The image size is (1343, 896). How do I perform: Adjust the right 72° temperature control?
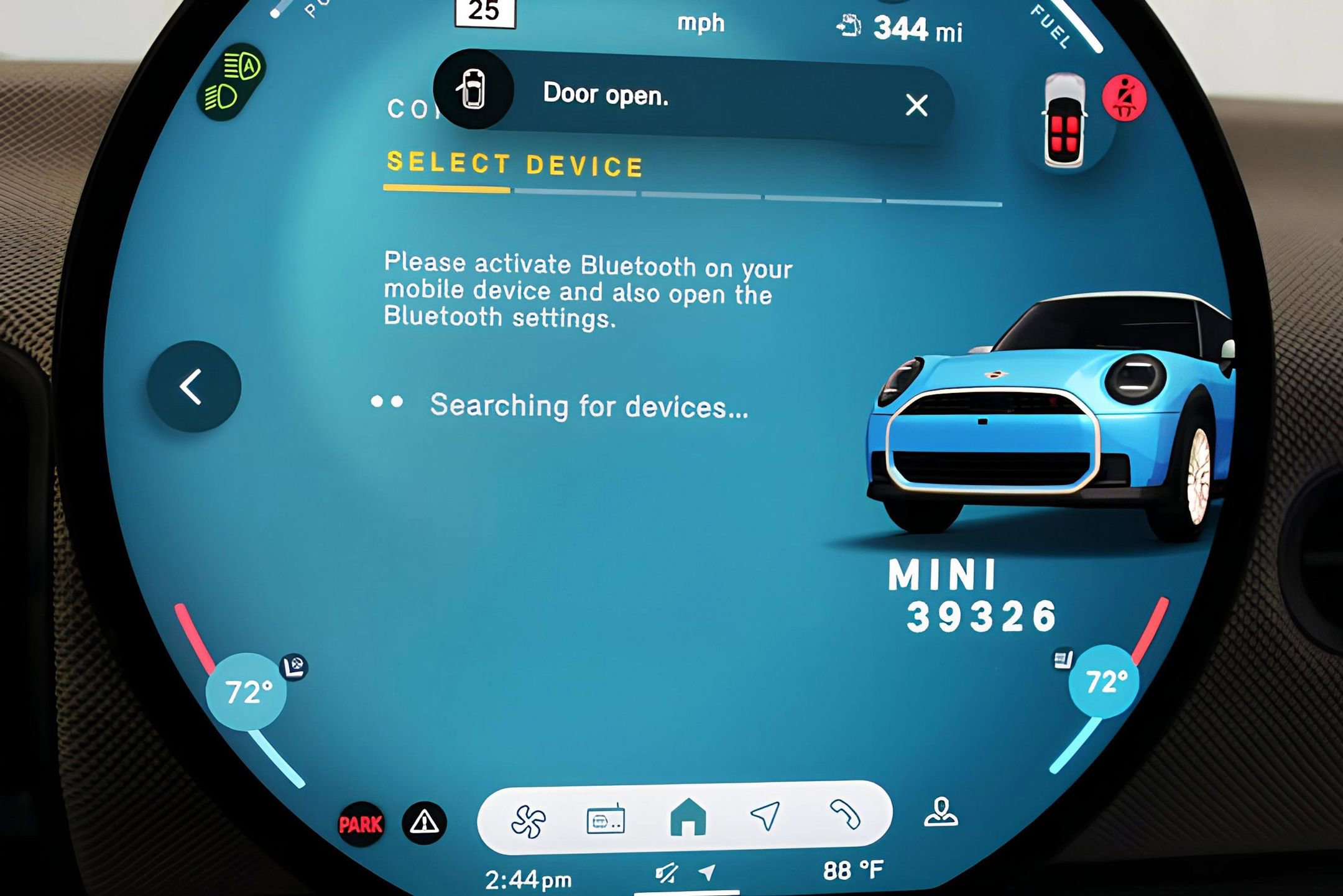(1105, 681)
